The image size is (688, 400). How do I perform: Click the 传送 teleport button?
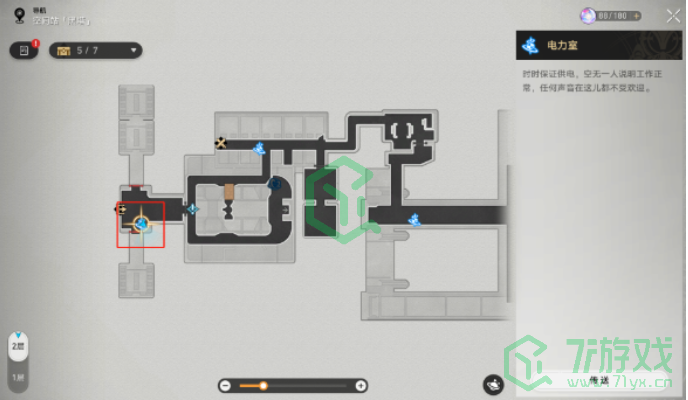598,382
